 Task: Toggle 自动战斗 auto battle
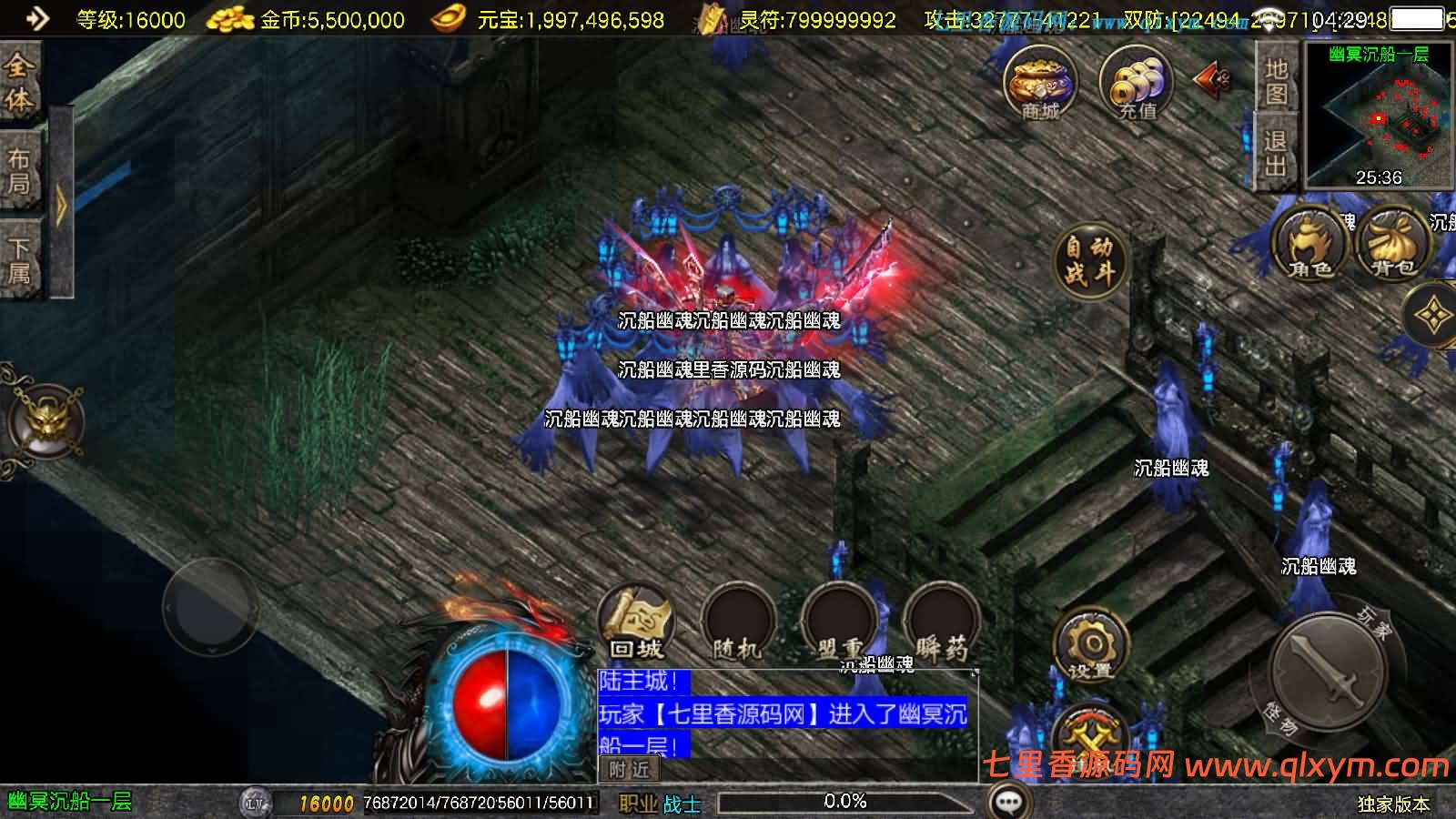pos(1089,260)
